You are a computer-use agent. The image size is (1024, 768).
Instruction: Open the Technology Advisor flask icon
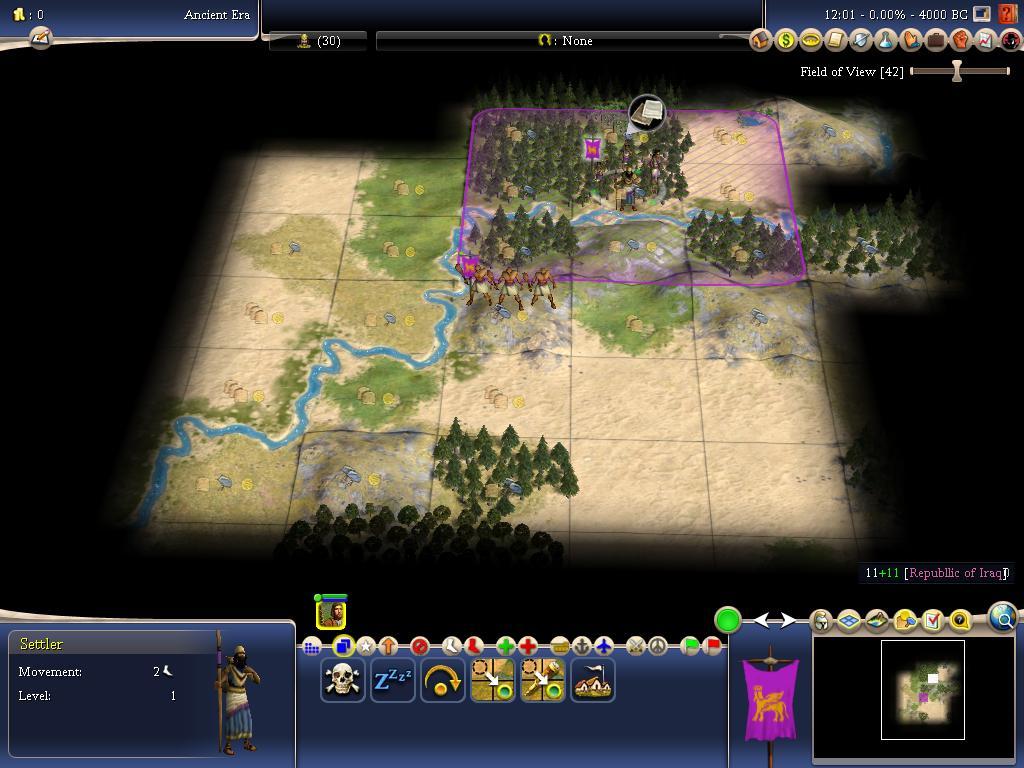click(885, 41)
